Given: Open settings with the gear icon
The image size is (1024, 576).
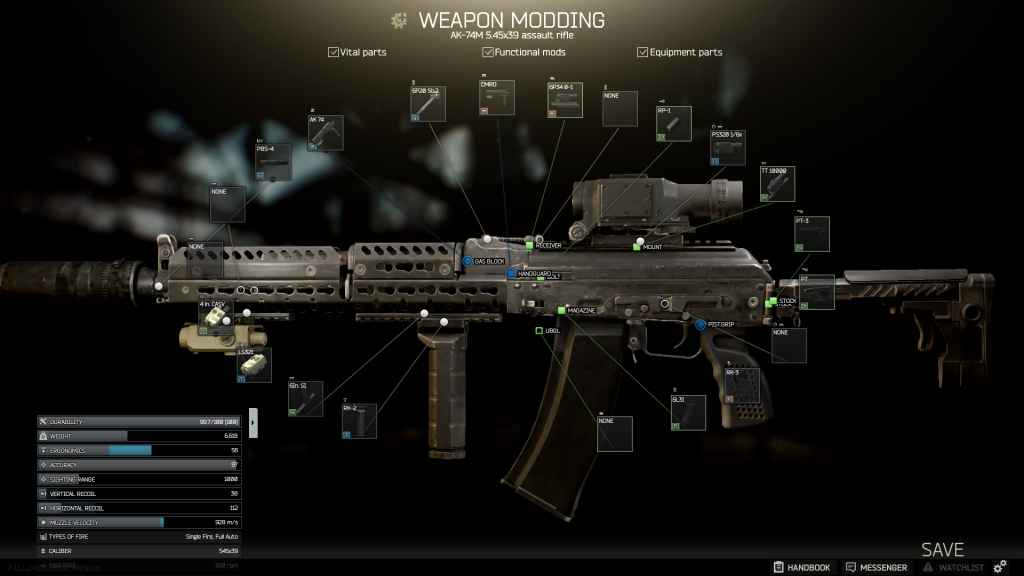Looking at the screenshot, I should click(1000, 567).
